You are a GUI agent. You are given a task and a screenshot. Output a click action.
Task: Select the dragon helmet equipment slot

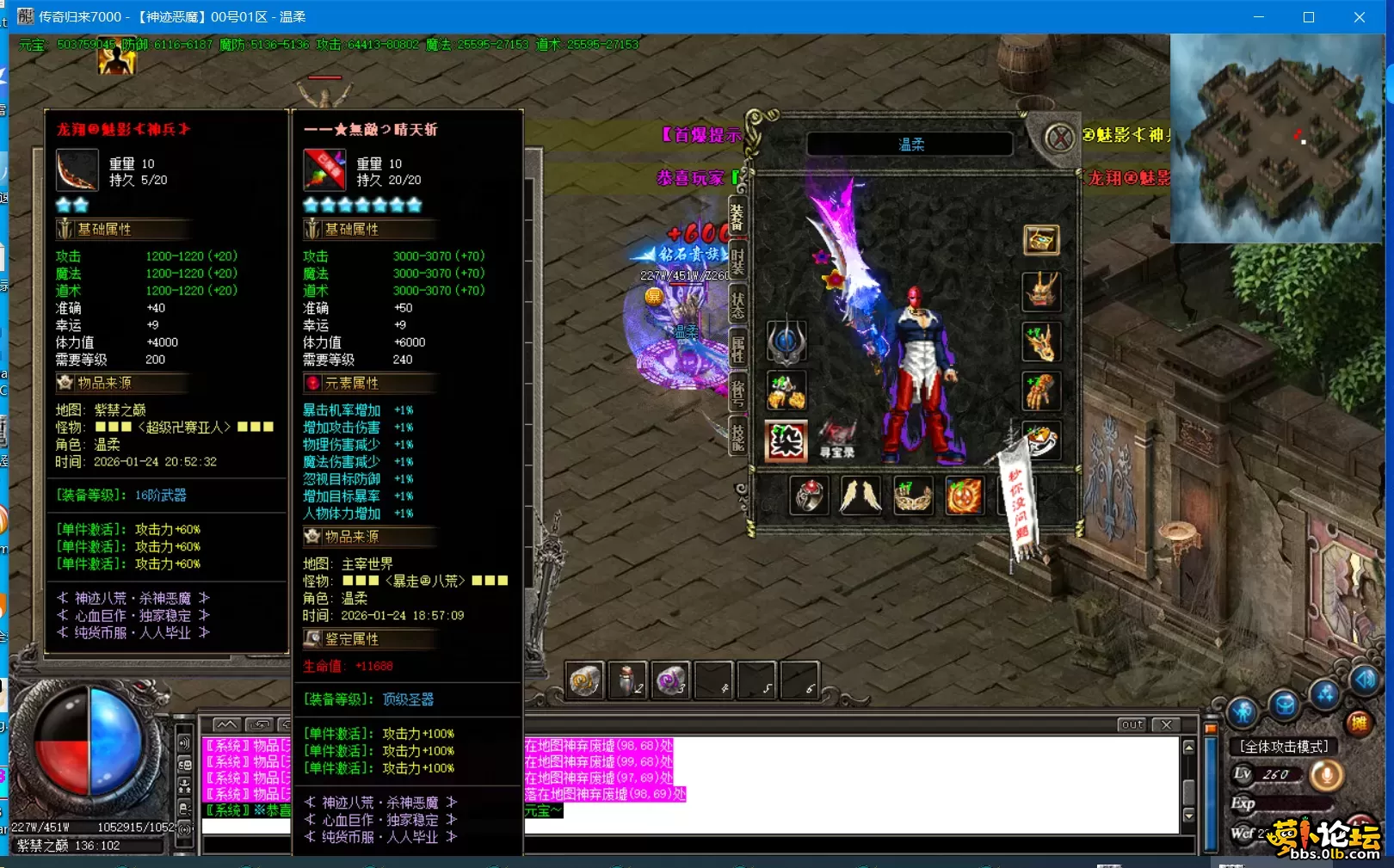coord(1042,292)
